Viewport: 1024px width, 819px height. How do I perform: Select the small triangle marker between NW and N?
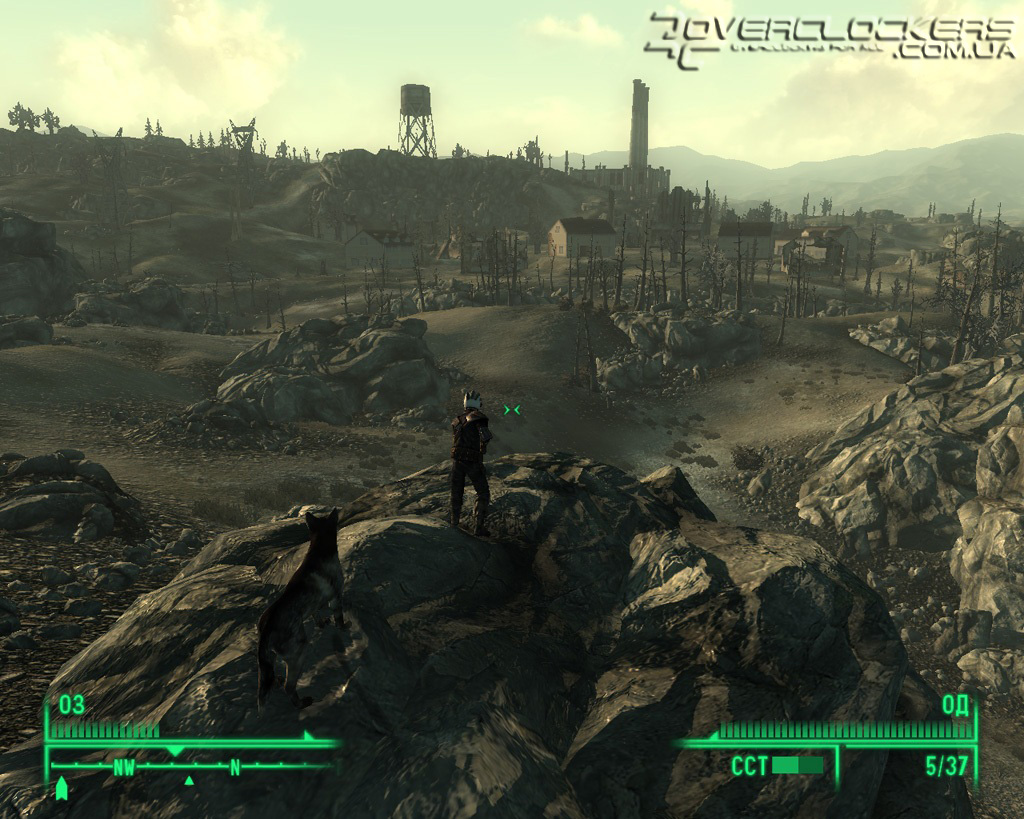coord(189,780)
